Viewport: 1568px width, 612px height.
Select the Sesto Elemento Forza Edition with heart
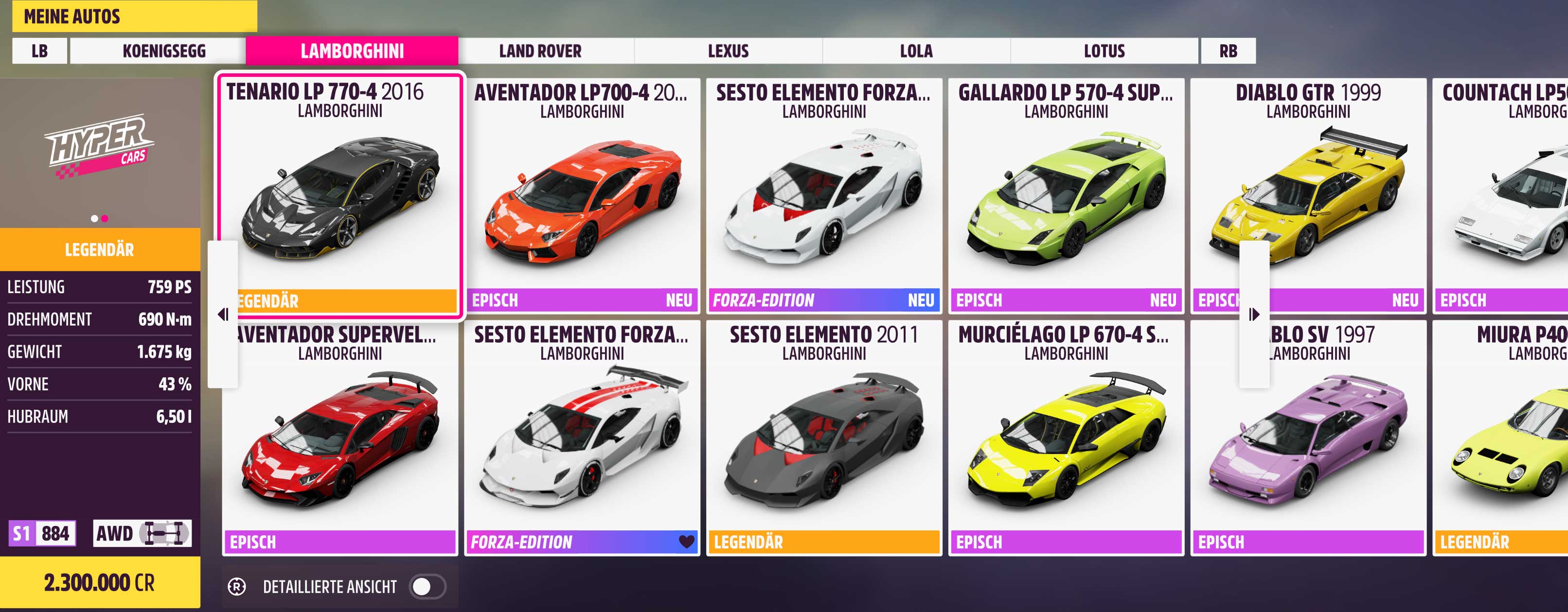point(582,438)
